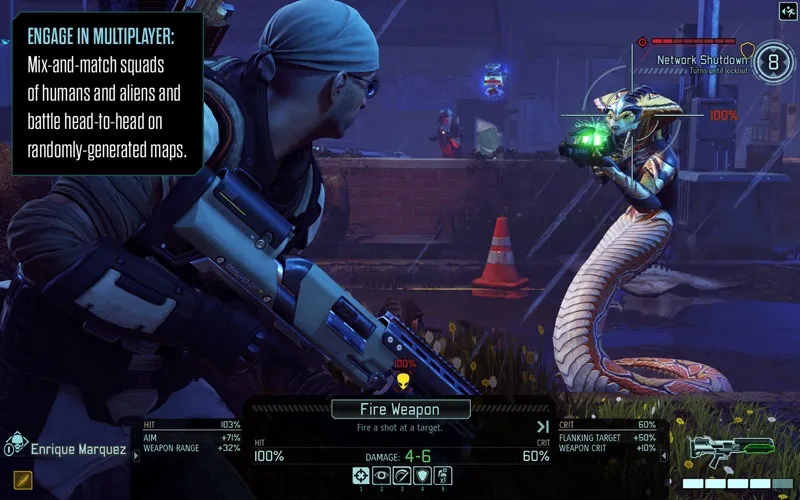Image resolution: width=800 pixels, height=500 pixels.
Task: Select the fifth soldier-figure ability icon
Action: pos(442,475)
